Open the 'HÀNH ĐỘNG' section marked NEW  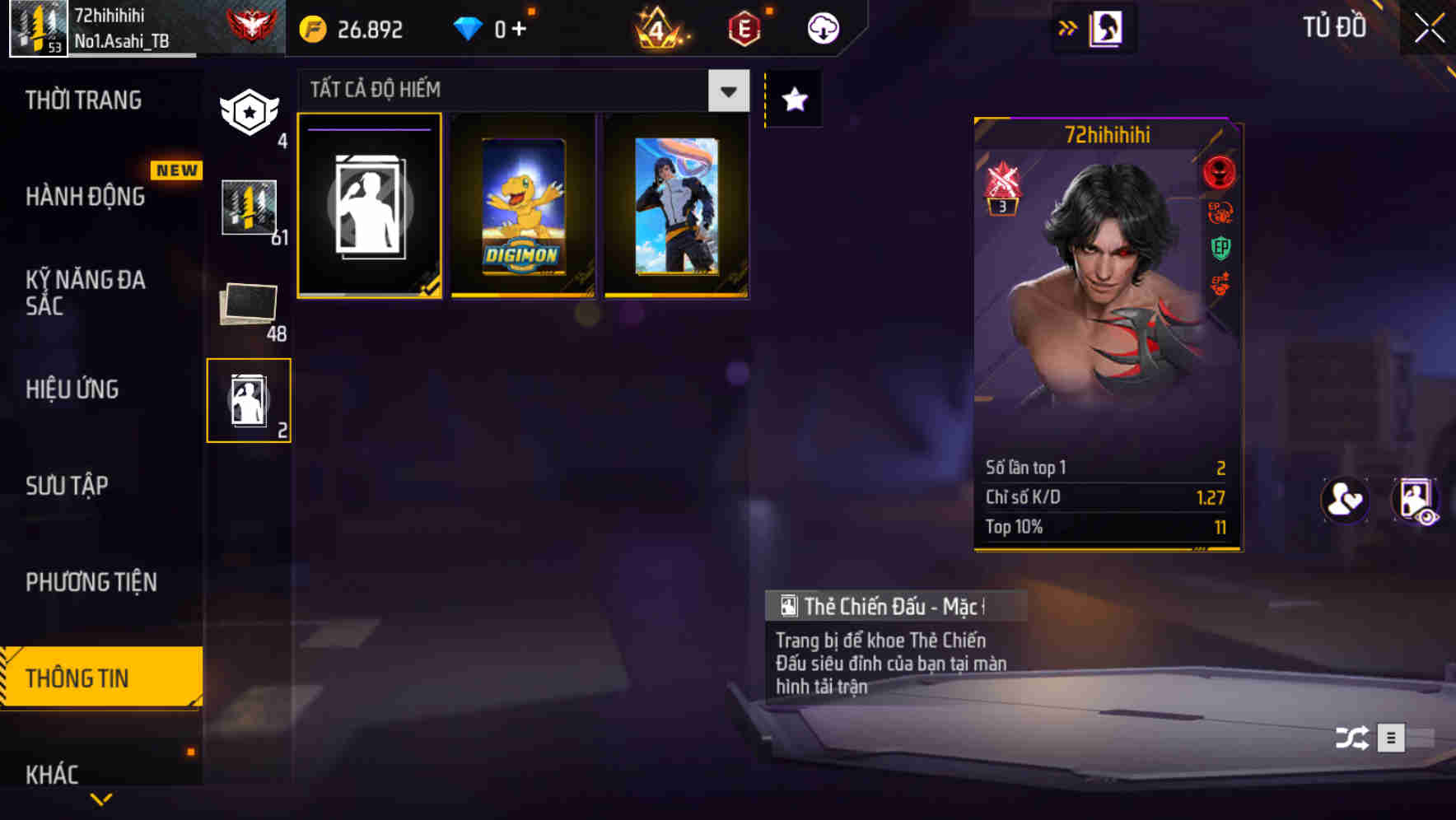[86, 197]
